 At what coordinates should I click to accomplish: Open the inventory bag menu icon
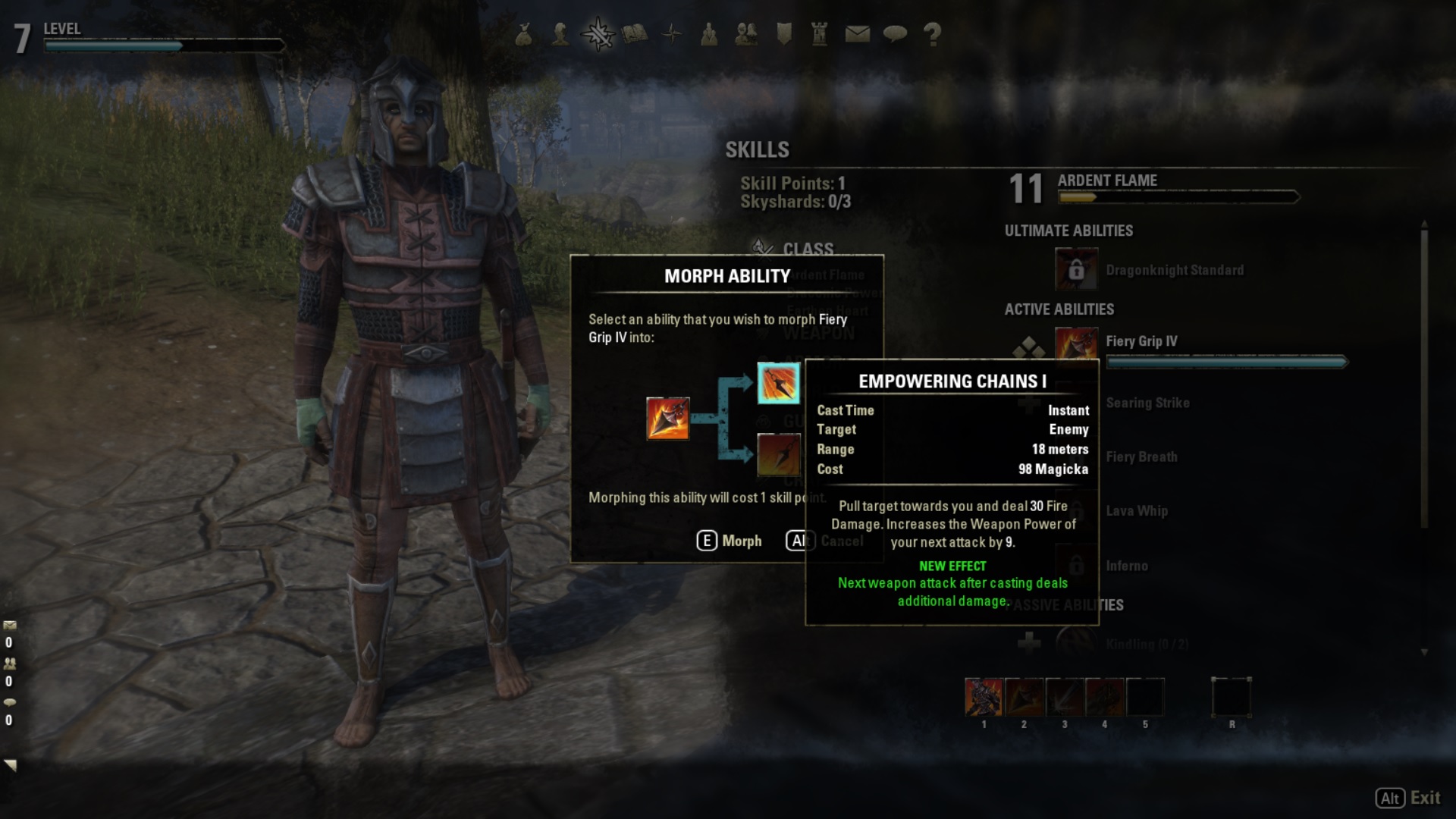(523, 34)
